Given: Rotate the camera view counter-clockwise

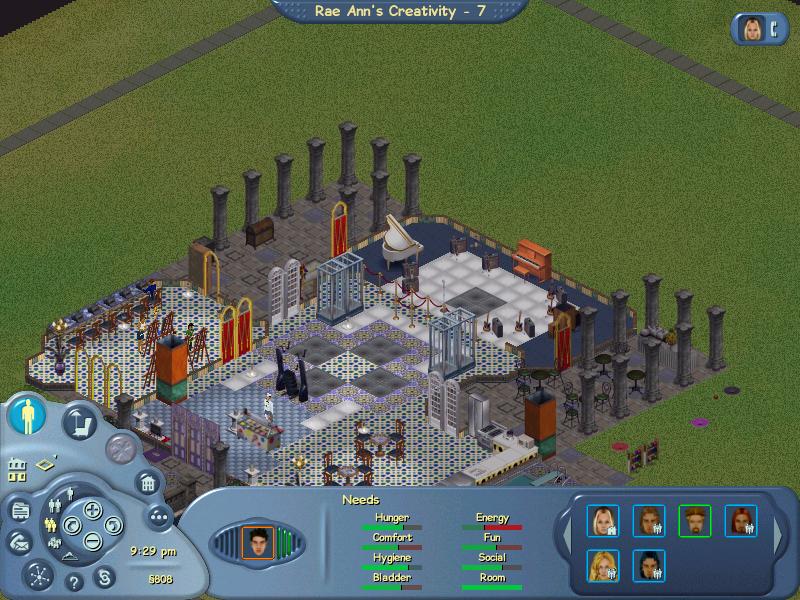Looking at the screenshot, I should (72, 525).
